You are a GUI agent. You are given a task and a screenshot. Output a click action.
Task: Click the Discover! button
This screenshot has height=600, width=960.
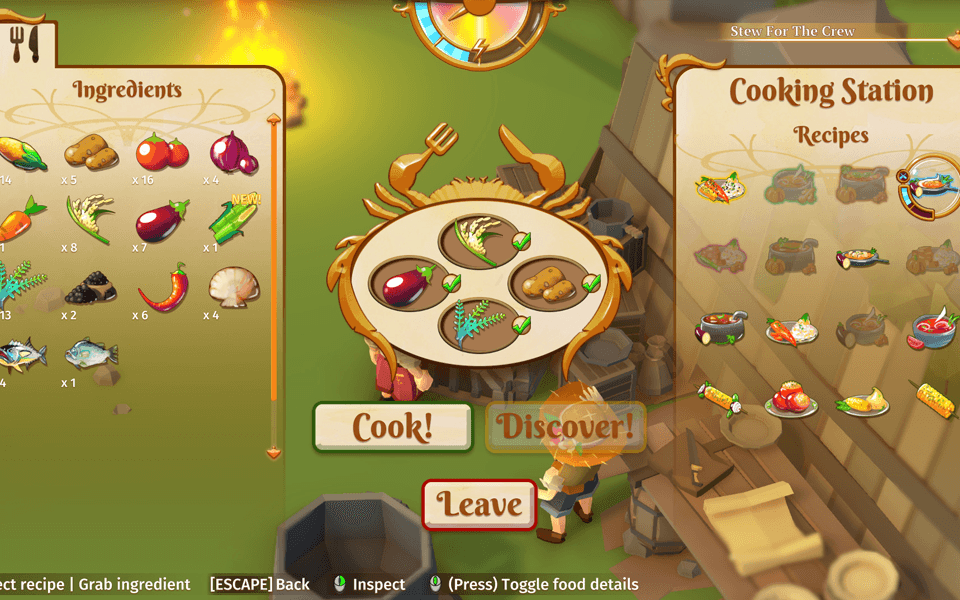tap(565, 427)
